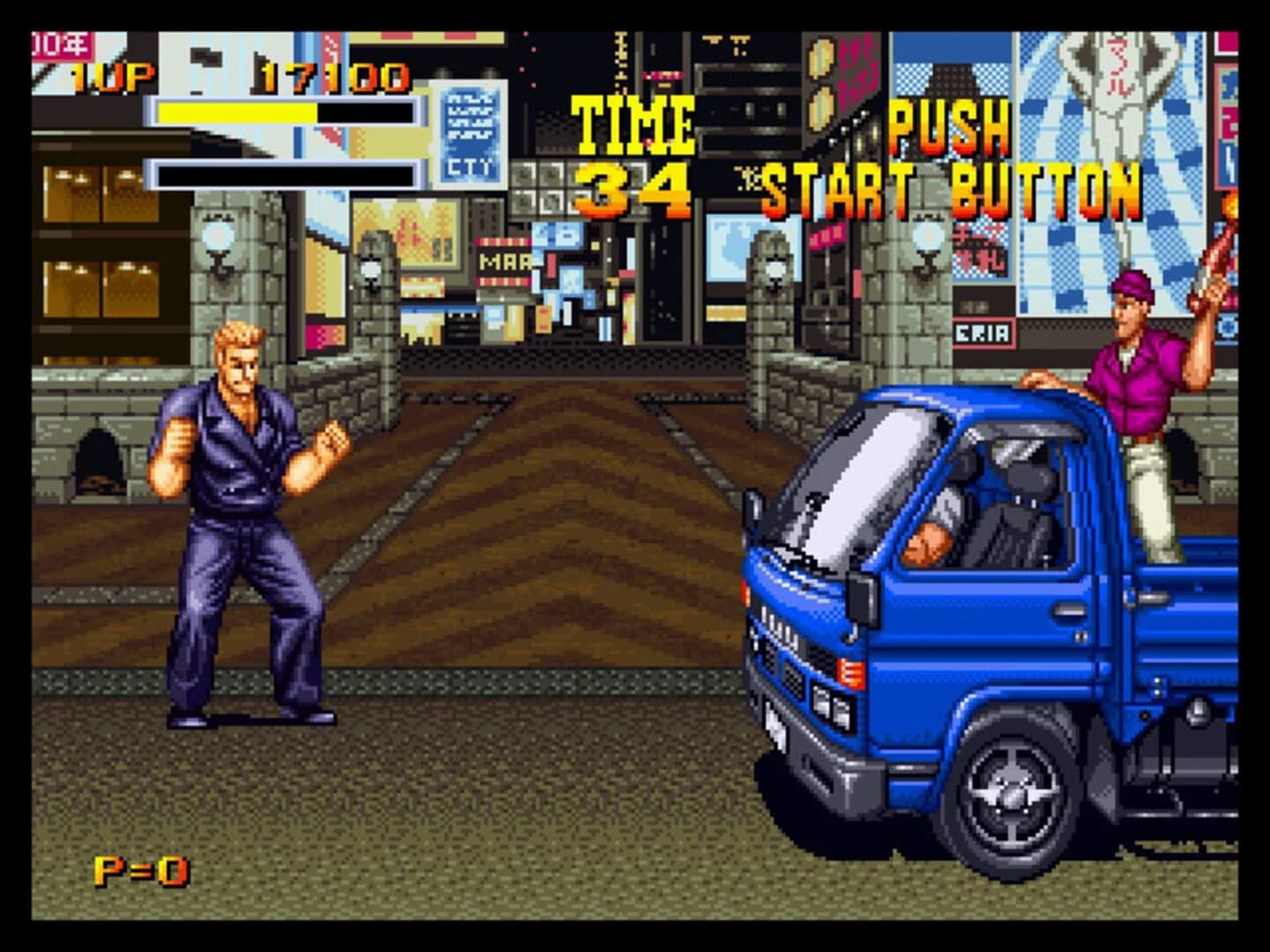
Task: Click the red MAR shop sign
Action: tap(503, 260)
